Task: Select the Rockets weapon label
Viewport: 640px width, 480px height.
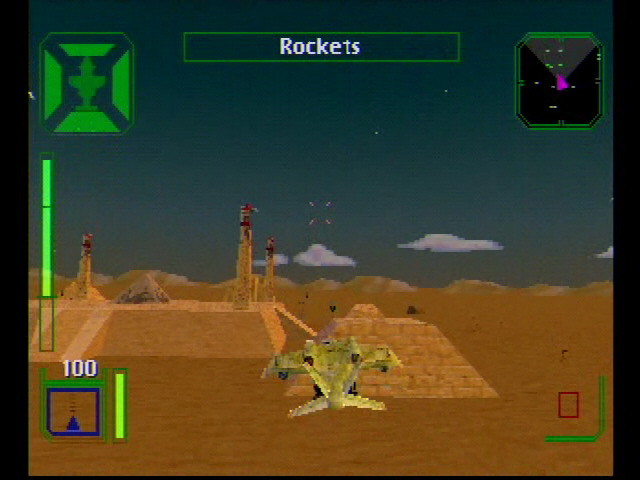Action: pos(320,47)
